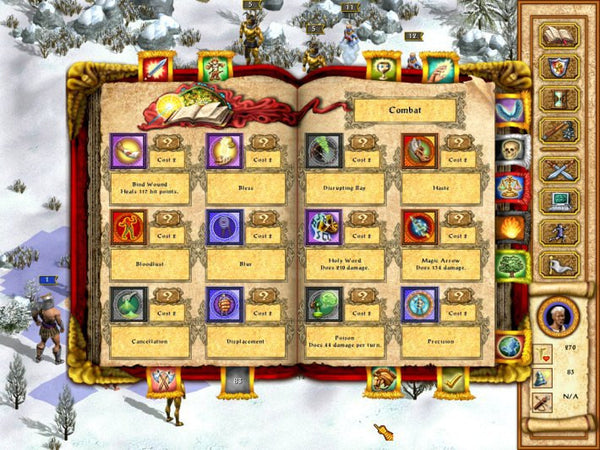
Task: Show the green tree Nature magic tab
Action: click(x=510, y=265)
